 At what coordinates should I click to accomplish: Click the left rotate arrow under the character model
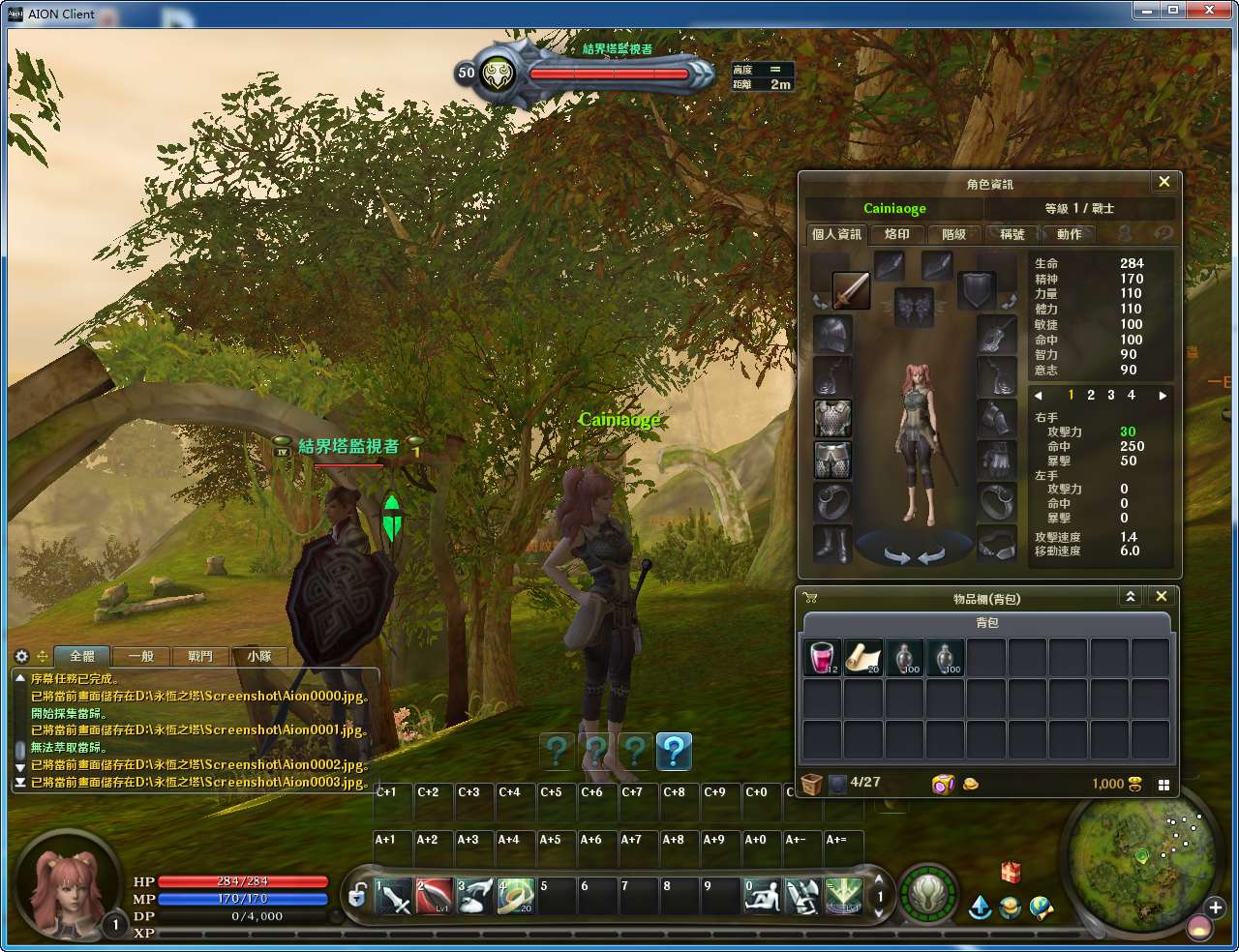[x=894, y=555]
